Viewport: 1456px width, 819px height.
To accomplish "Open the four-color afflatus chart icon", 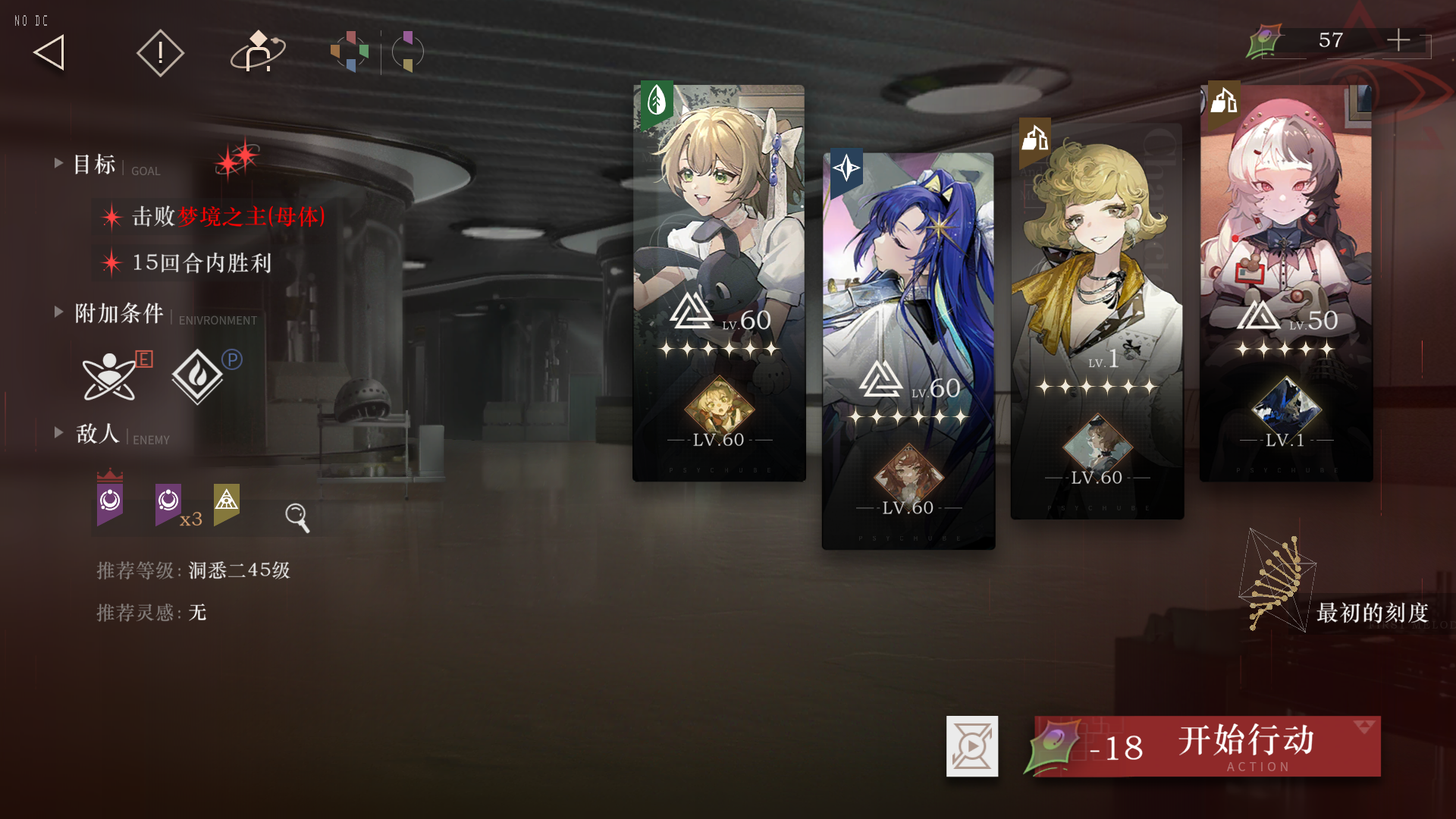I will (x=350, y=52).
